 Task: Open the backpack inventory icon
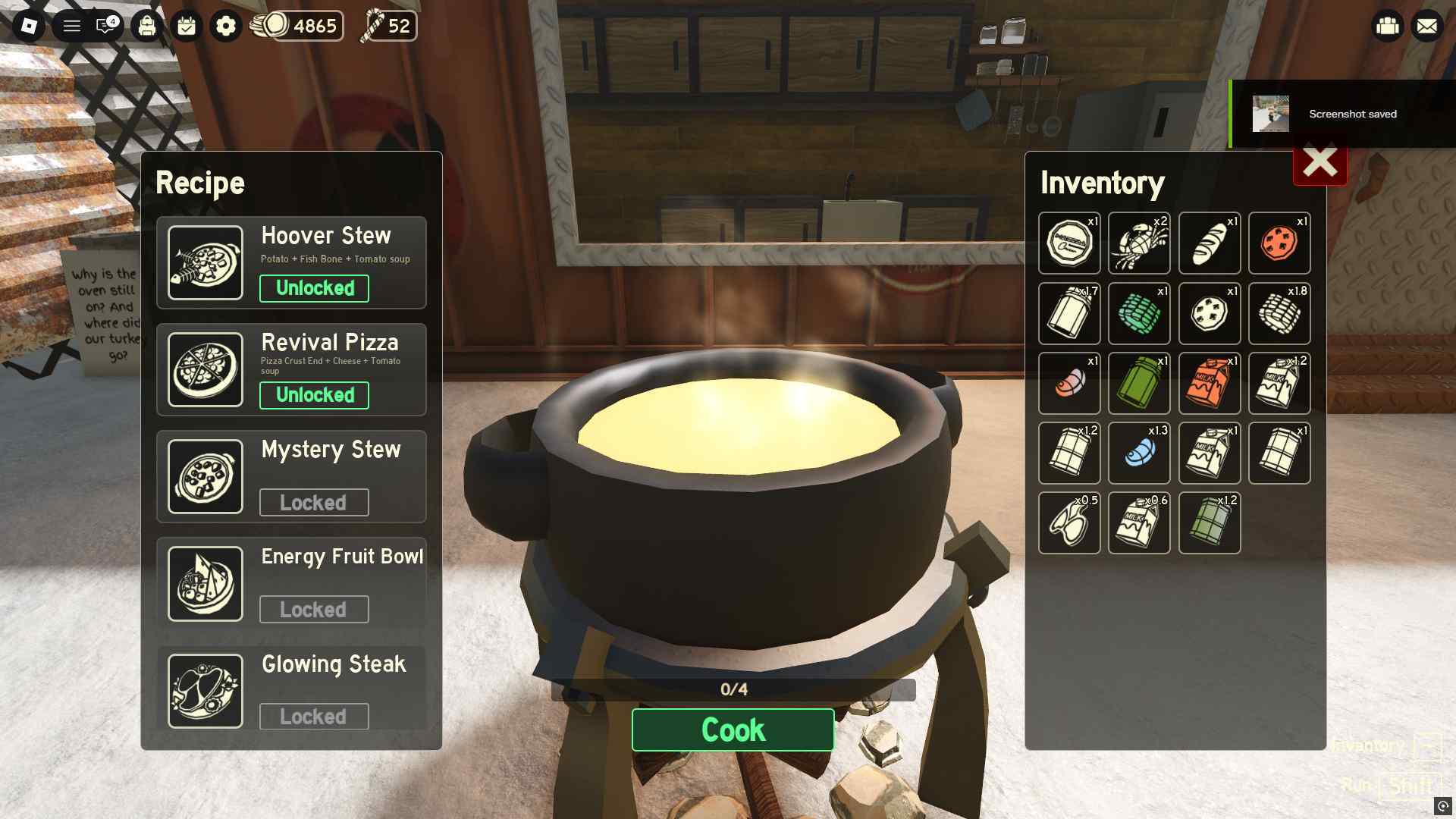click(x=146, y=26)
